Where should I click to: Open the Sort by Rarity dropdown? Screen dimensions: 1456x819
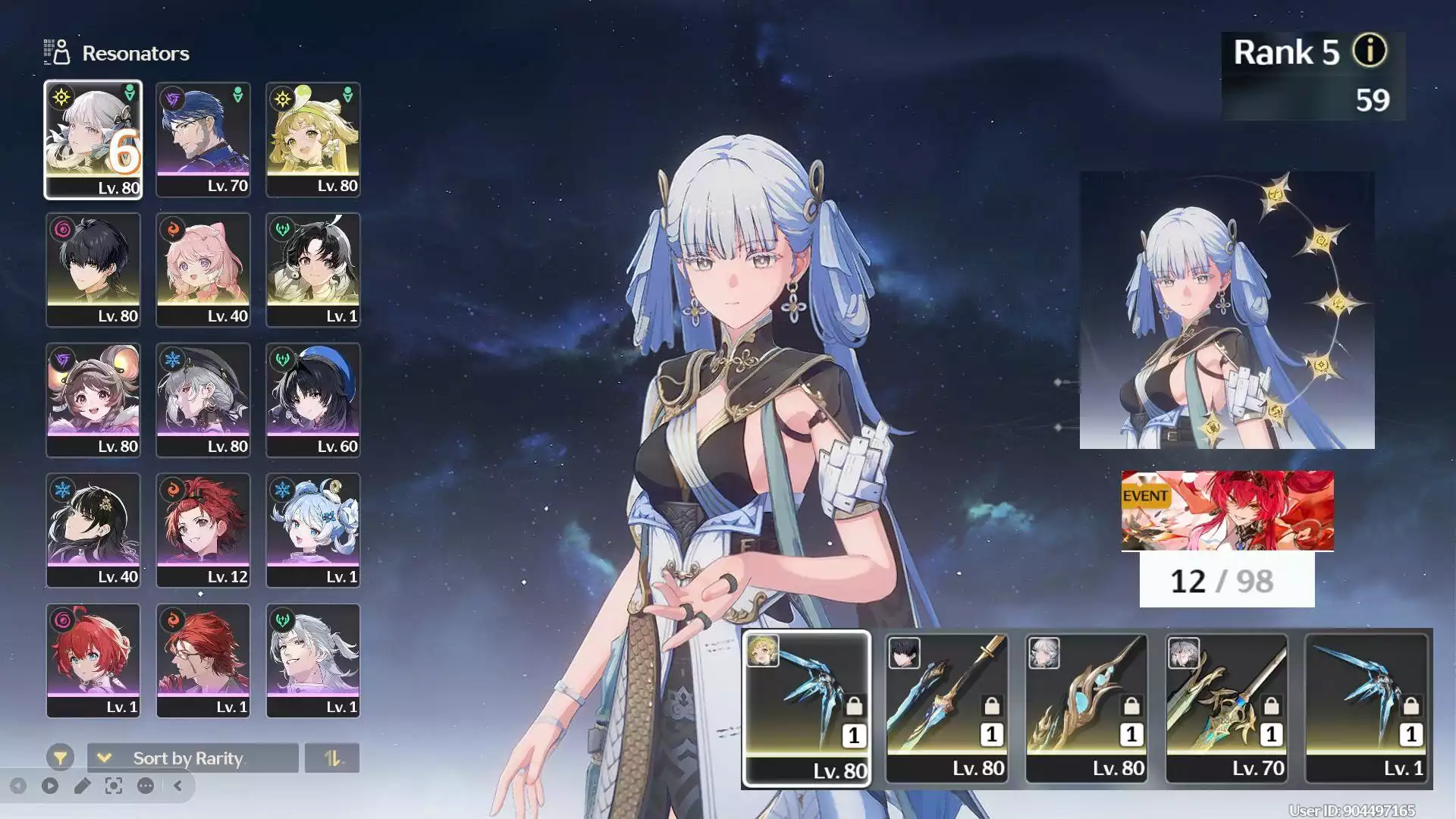click(192, 758)
